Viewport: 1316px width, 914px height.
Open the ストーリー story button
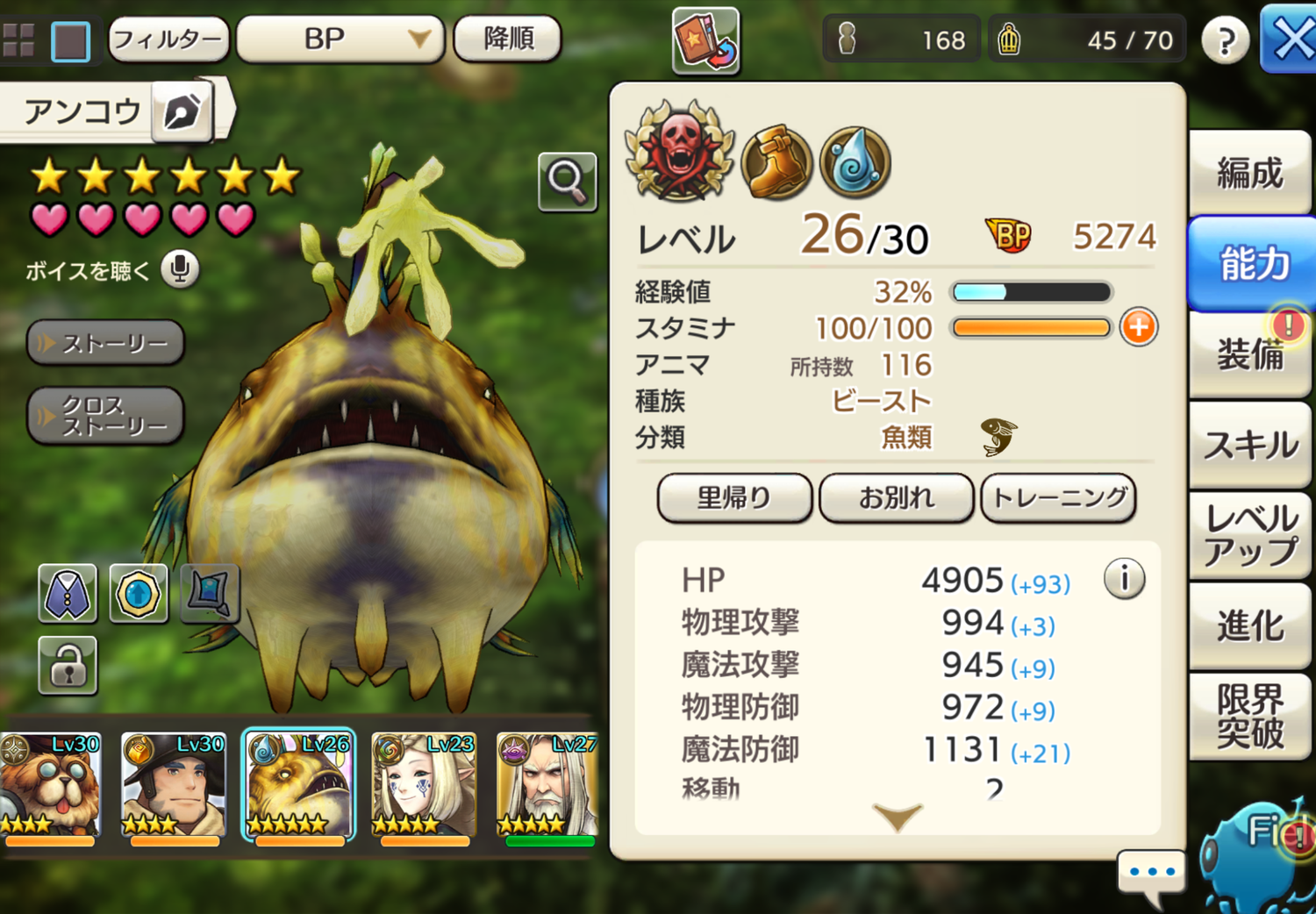pyautogui.click(x=105, y=343)
